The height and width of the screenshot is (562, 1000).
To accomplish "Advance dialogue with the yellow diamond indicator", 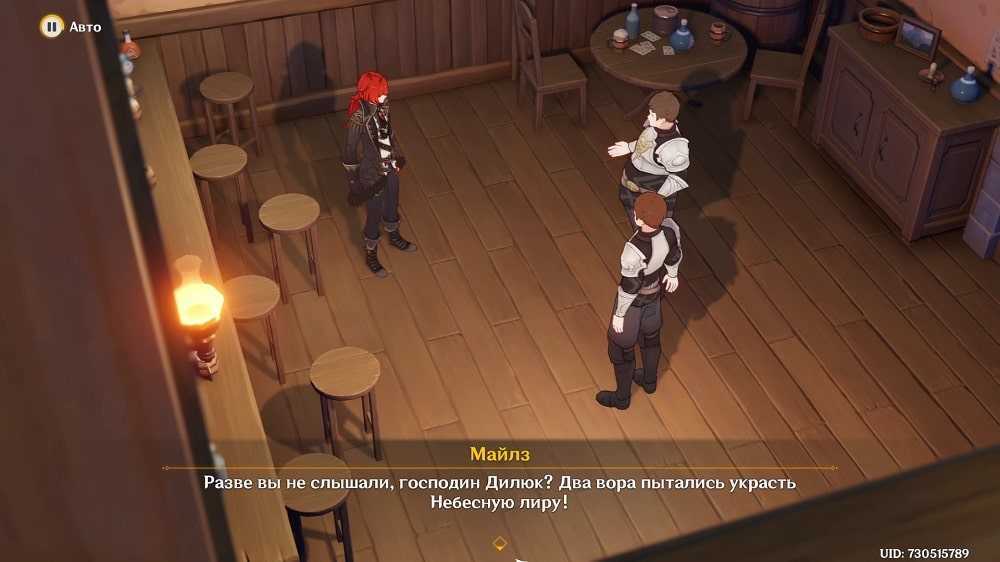I will pos(500,543).
